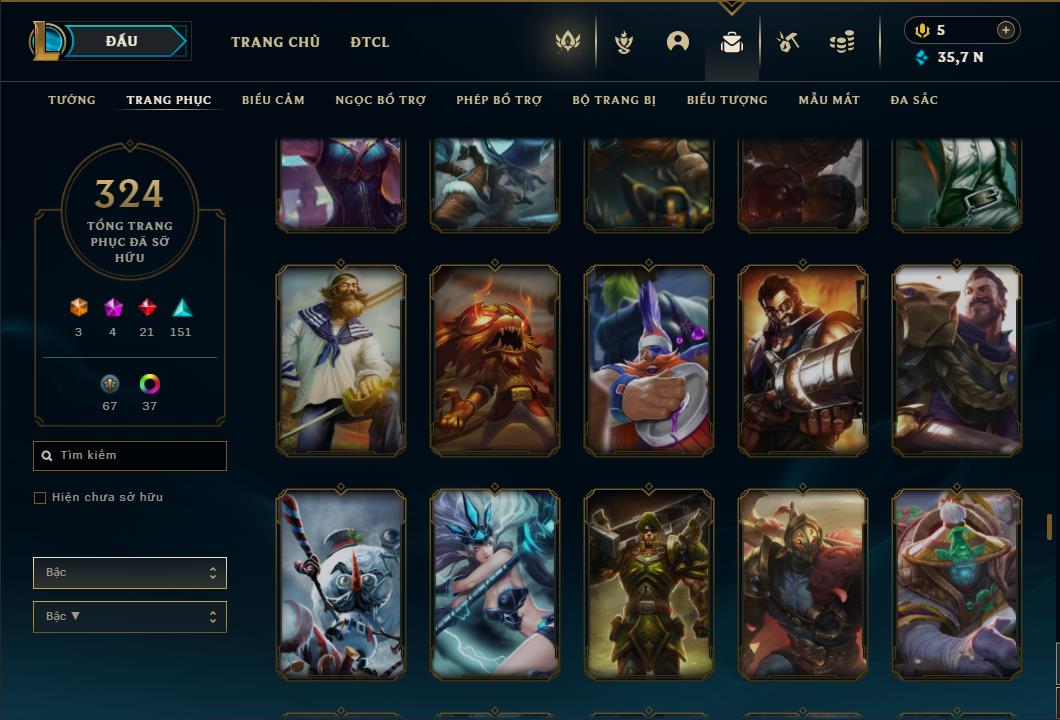Switch to the TƯỚNG tab
The height and width of the screenshot is (720, 1060).
point(72,100)
